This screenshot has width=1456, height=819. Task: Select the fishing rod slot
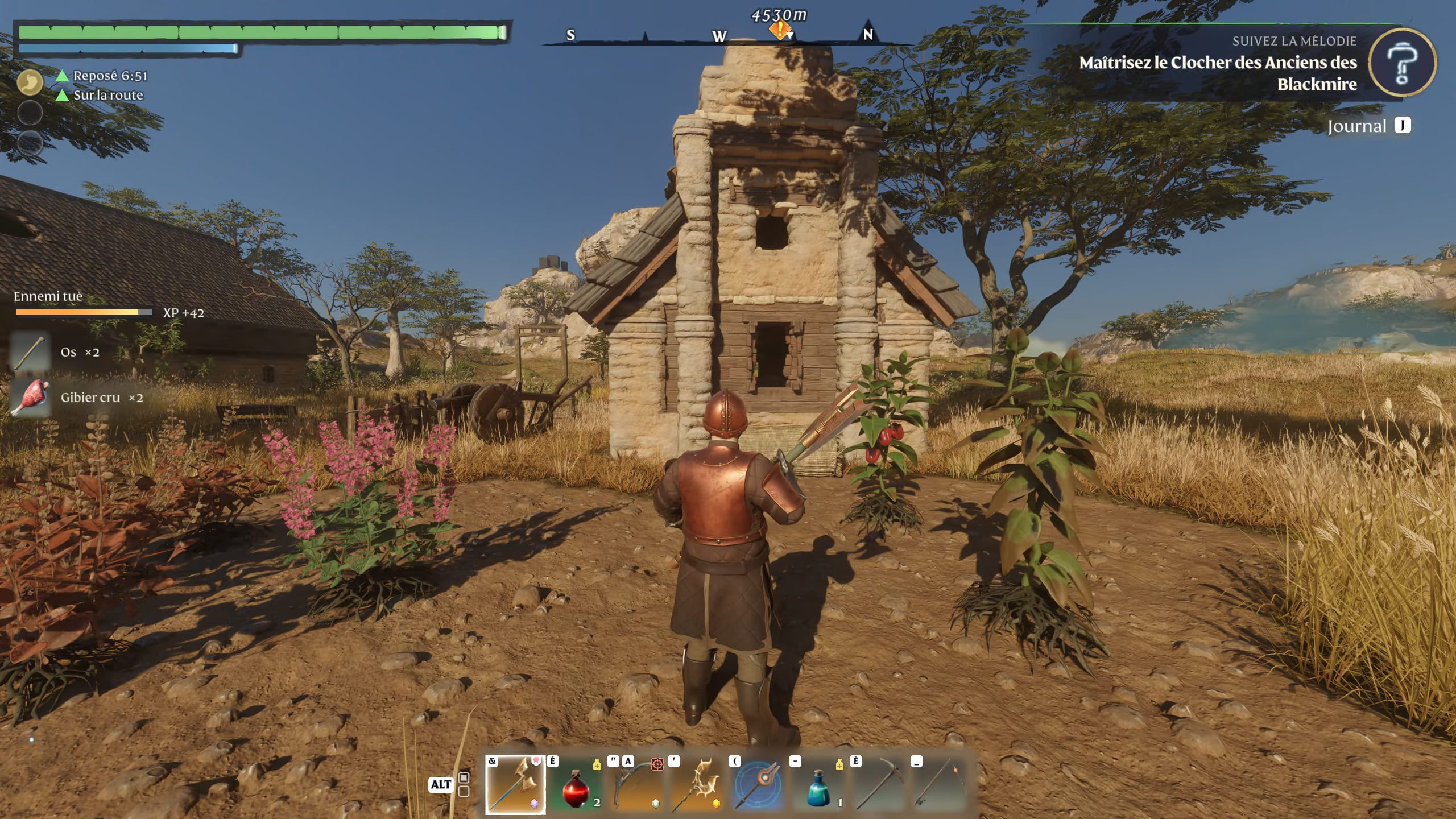[x=940, y=785]
